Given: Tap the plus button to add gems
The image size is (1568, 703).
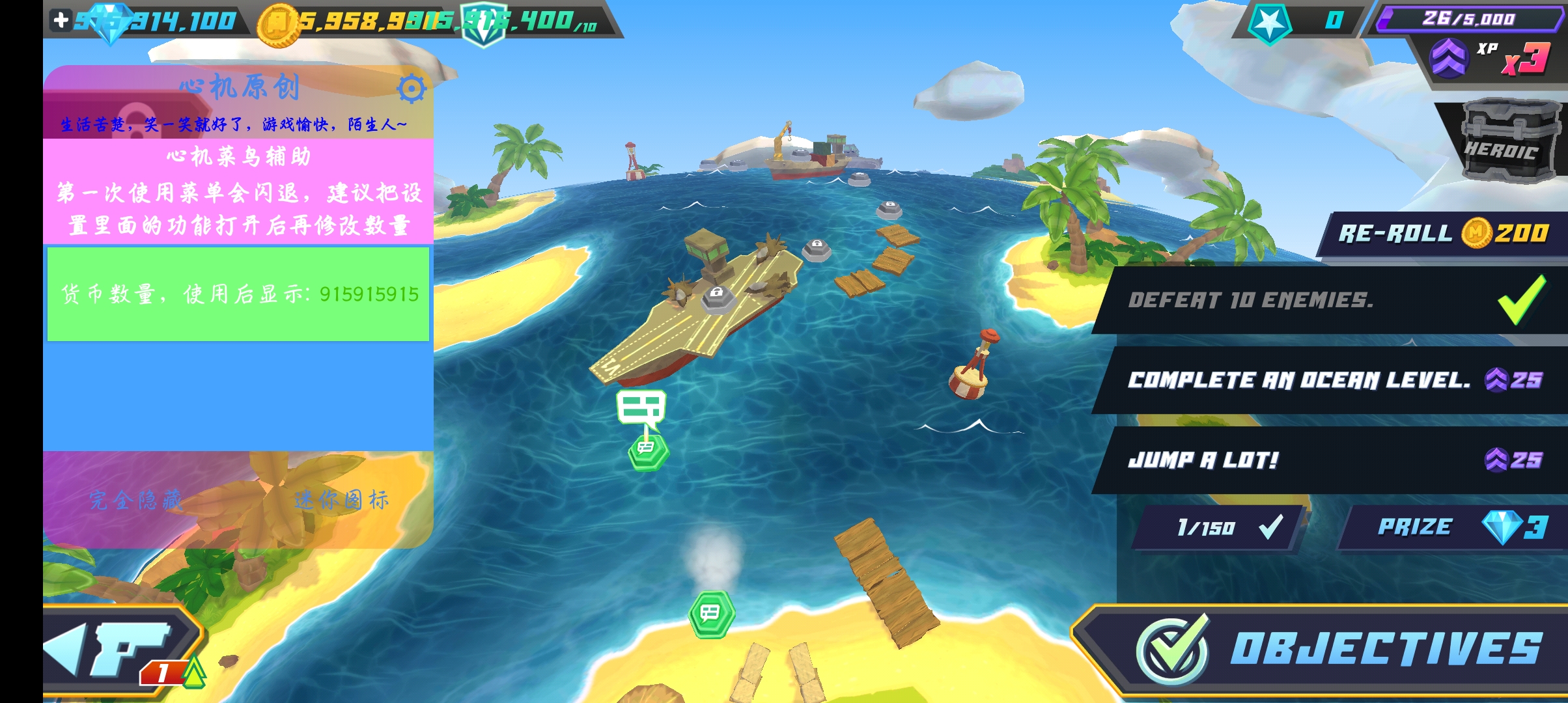Looking at the screenshot, I should (61, 20).
